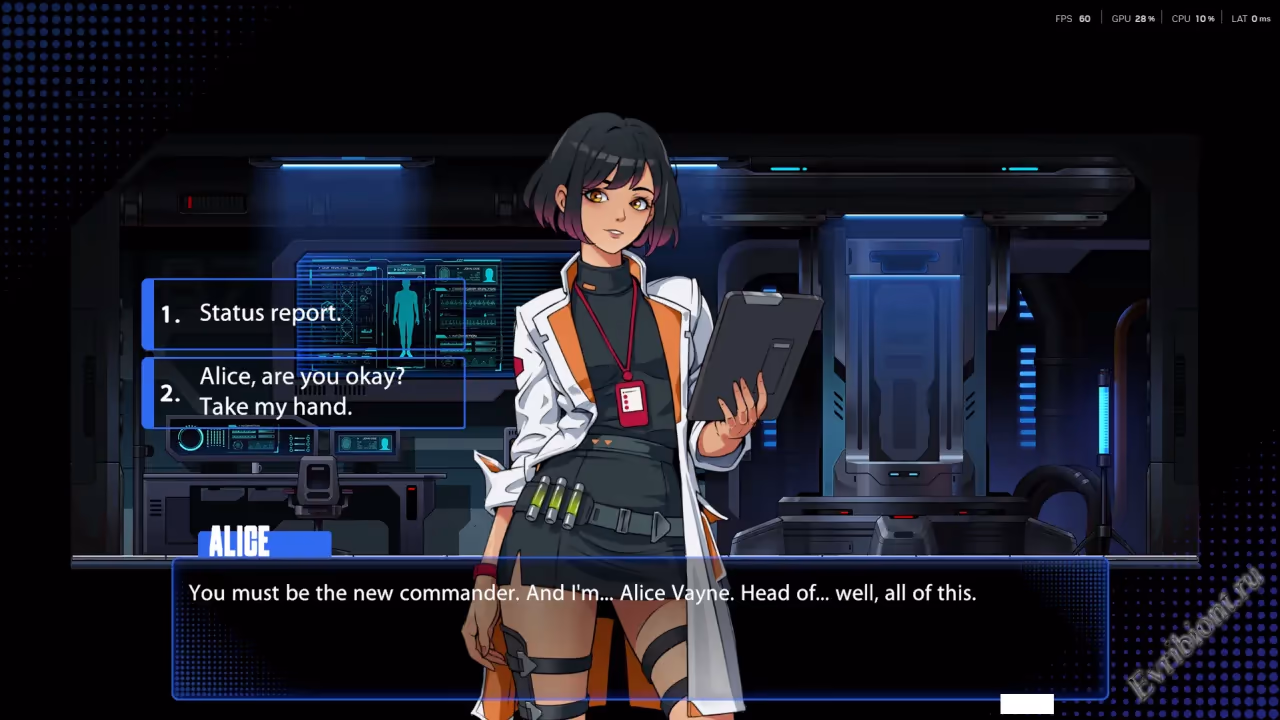Screen dimensions: 1280x720
Task: Choose the "Status report." dialogue reply
Action: click(x=303, y=313)
